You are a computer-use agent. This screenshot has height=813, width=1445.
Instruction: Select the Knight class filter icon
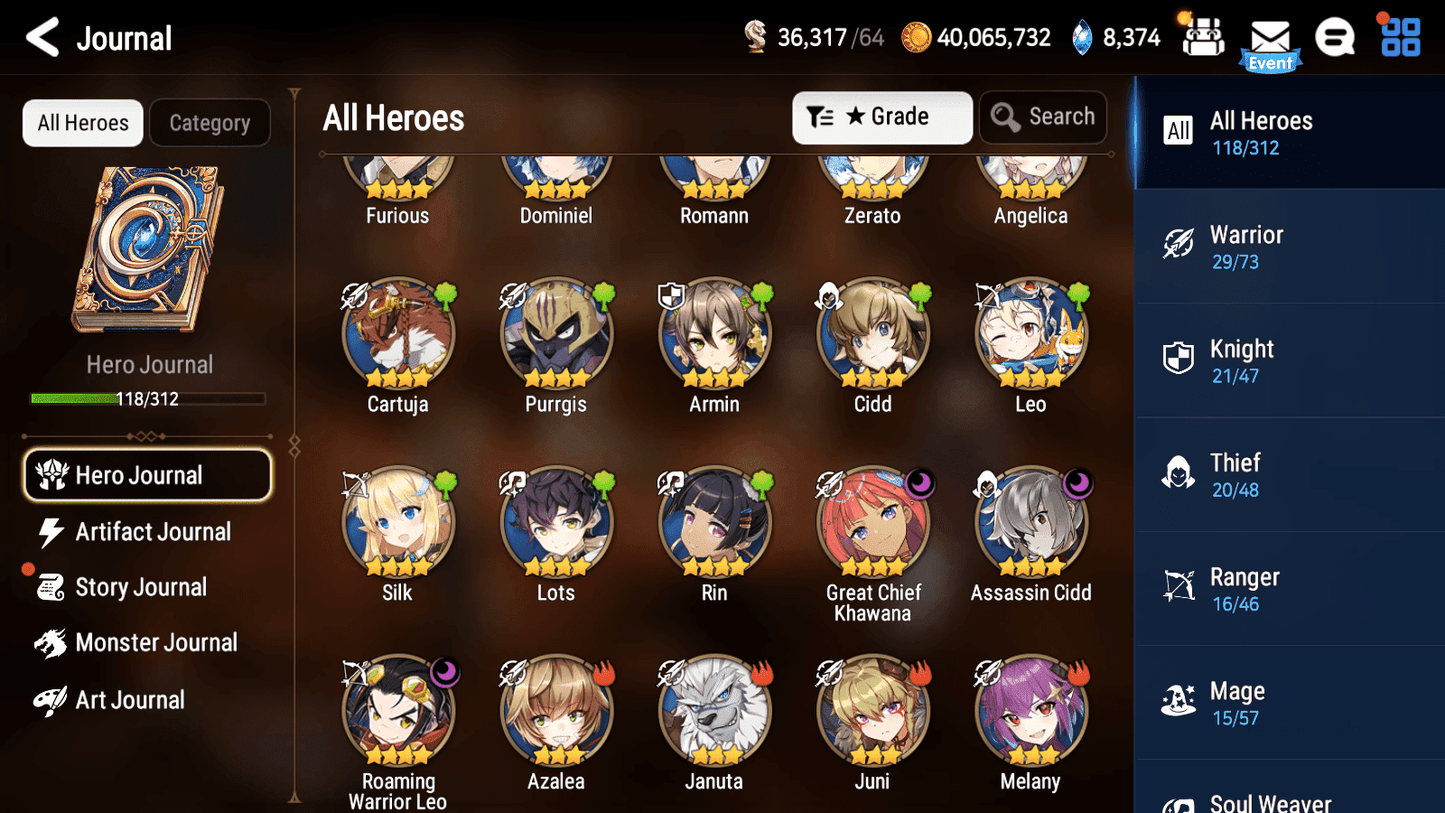click(x=1180, y=359)
